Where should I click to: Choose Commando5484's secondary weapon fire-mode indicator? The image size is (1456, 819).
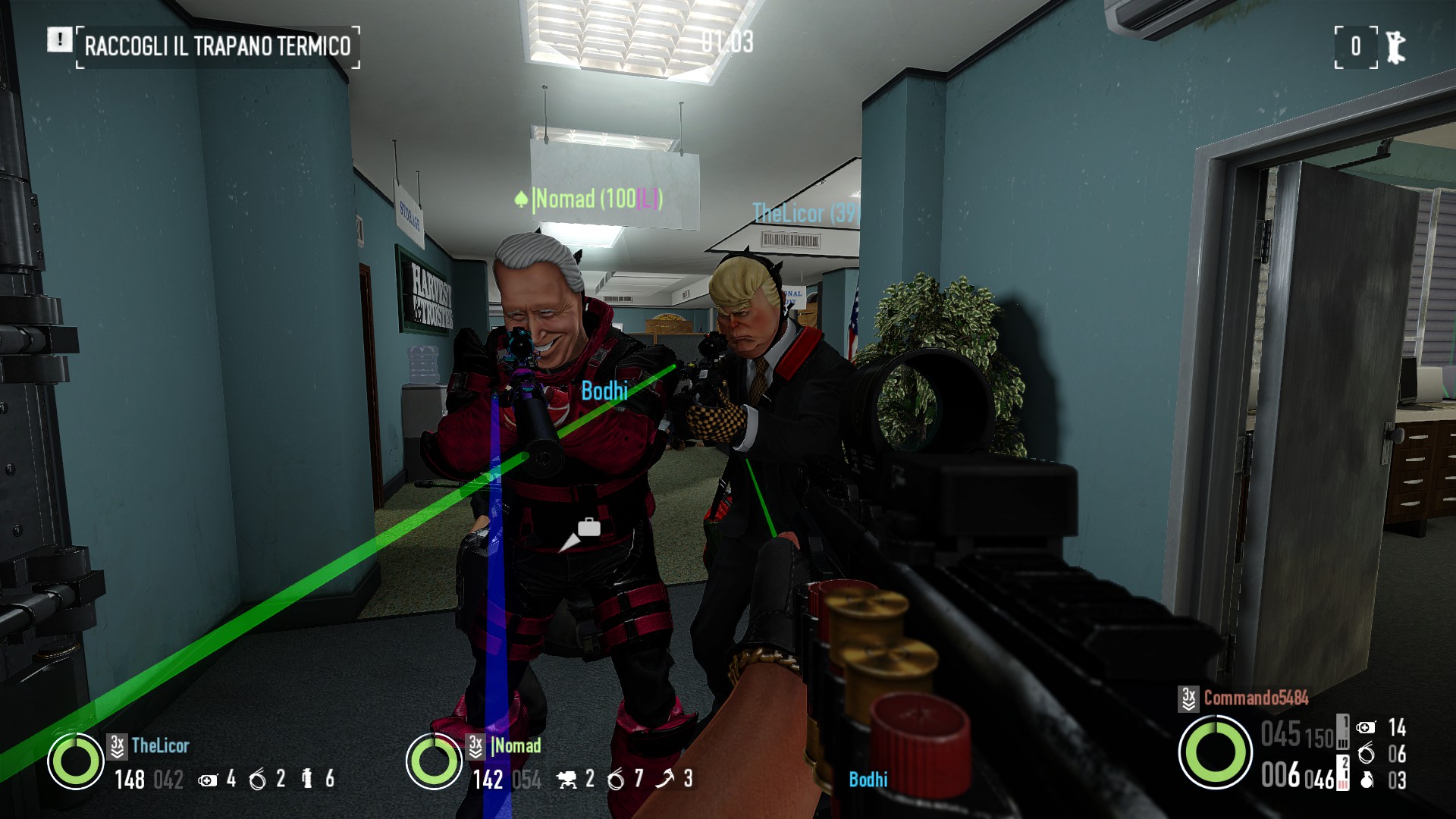click(x=1343, y=773)
